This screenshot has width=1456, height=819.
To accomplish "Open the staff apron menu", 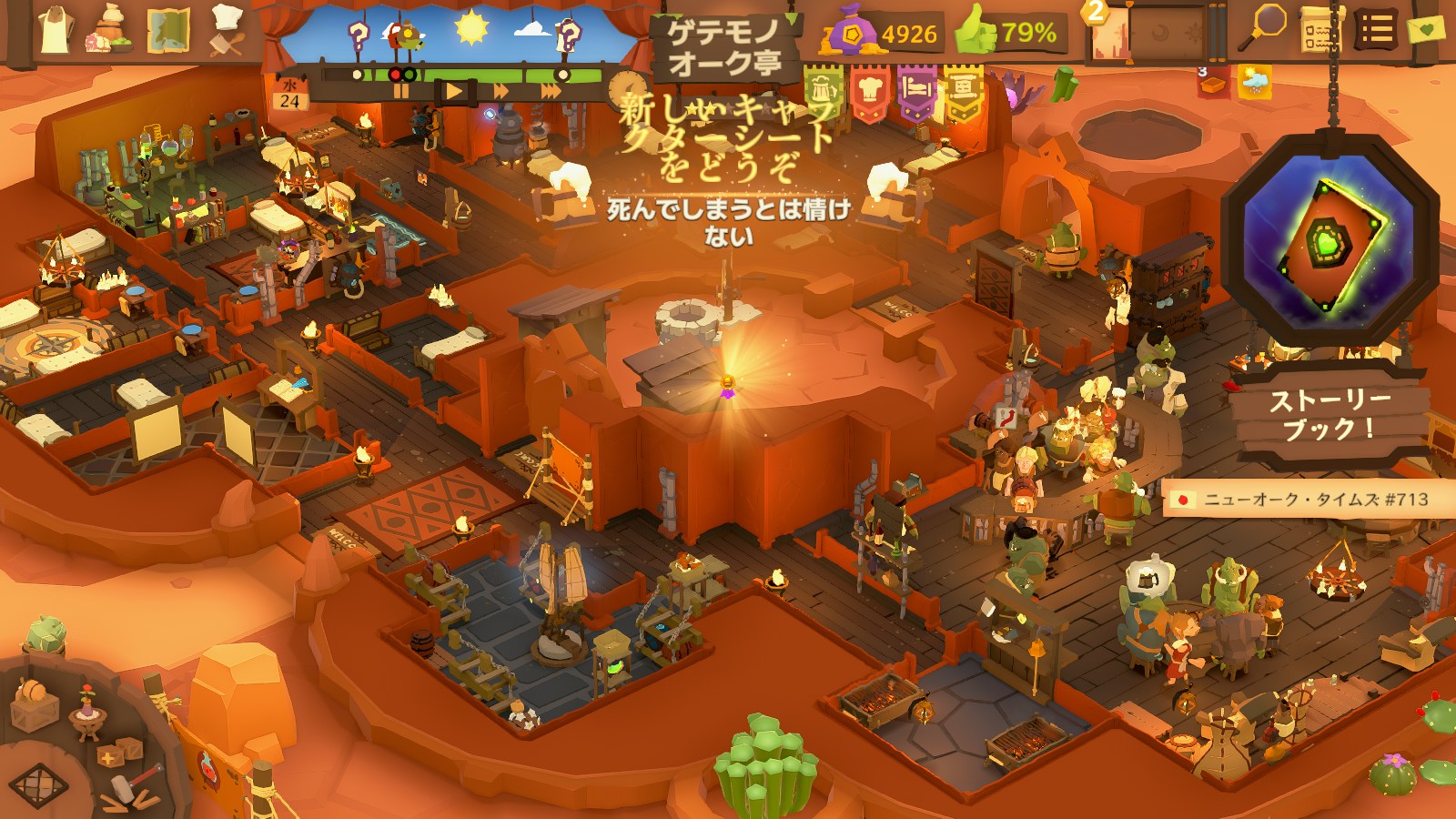I will point(56,30).
